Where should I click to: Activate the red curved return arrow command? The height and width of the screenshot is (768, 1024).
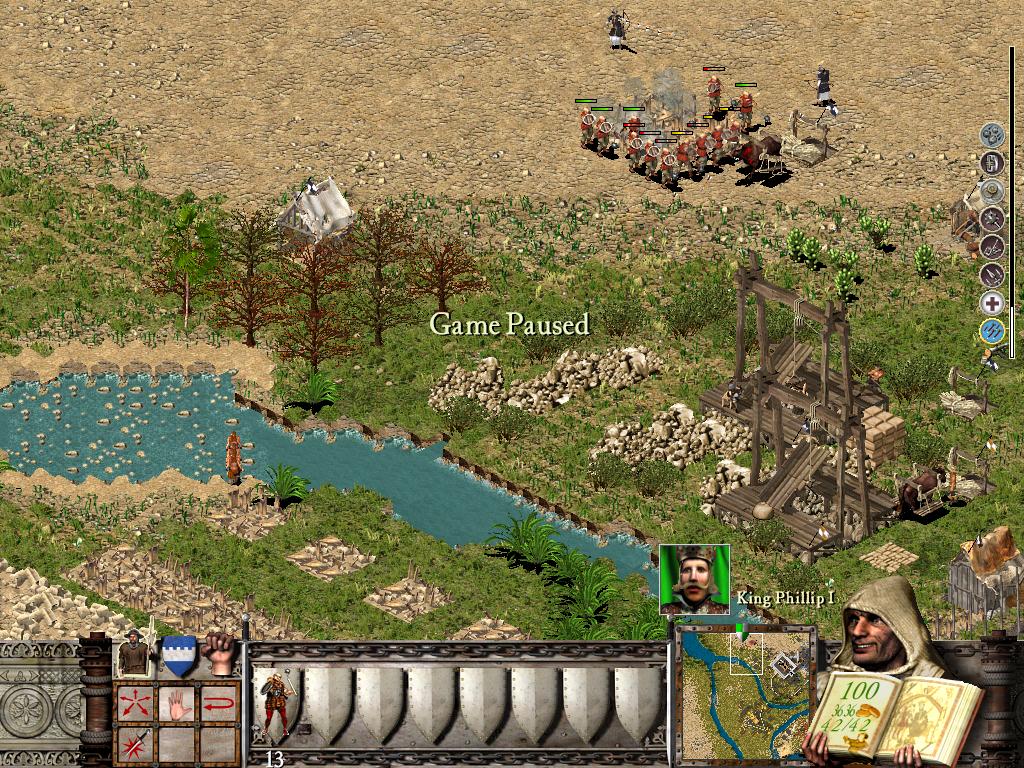219,703
